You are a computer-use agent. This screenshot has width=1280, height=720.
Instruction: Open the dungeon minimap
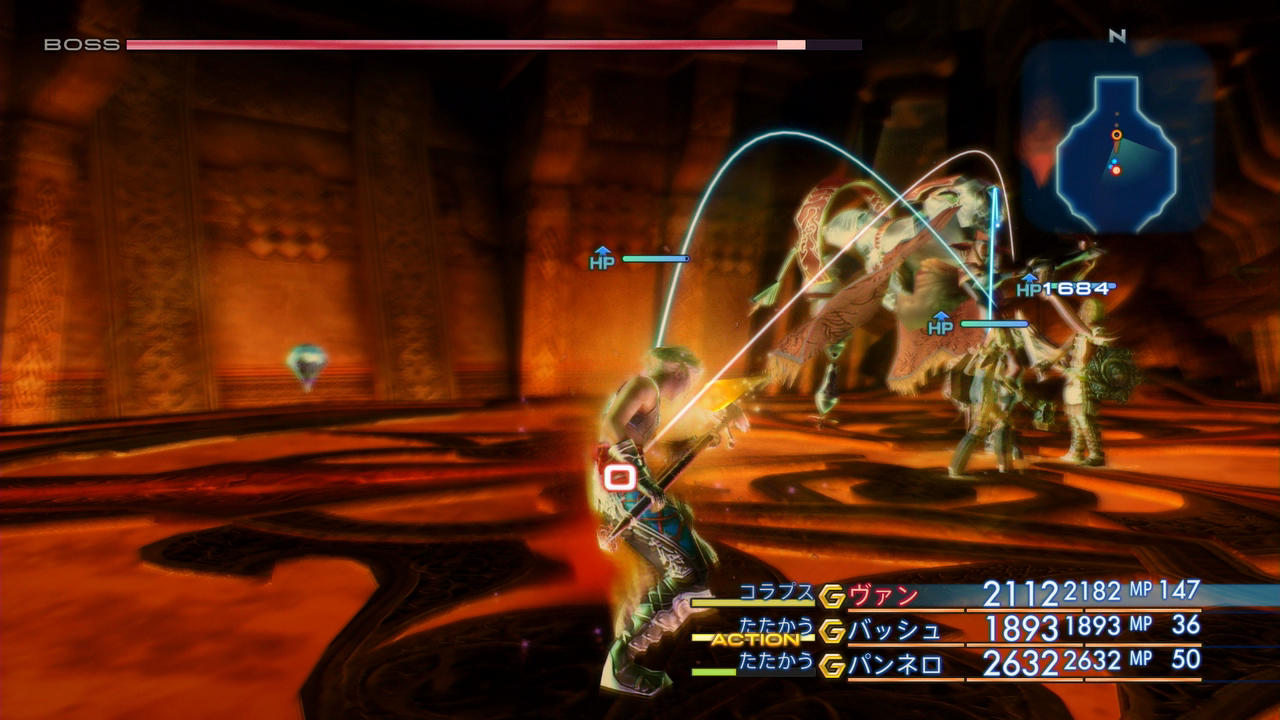1117,138
